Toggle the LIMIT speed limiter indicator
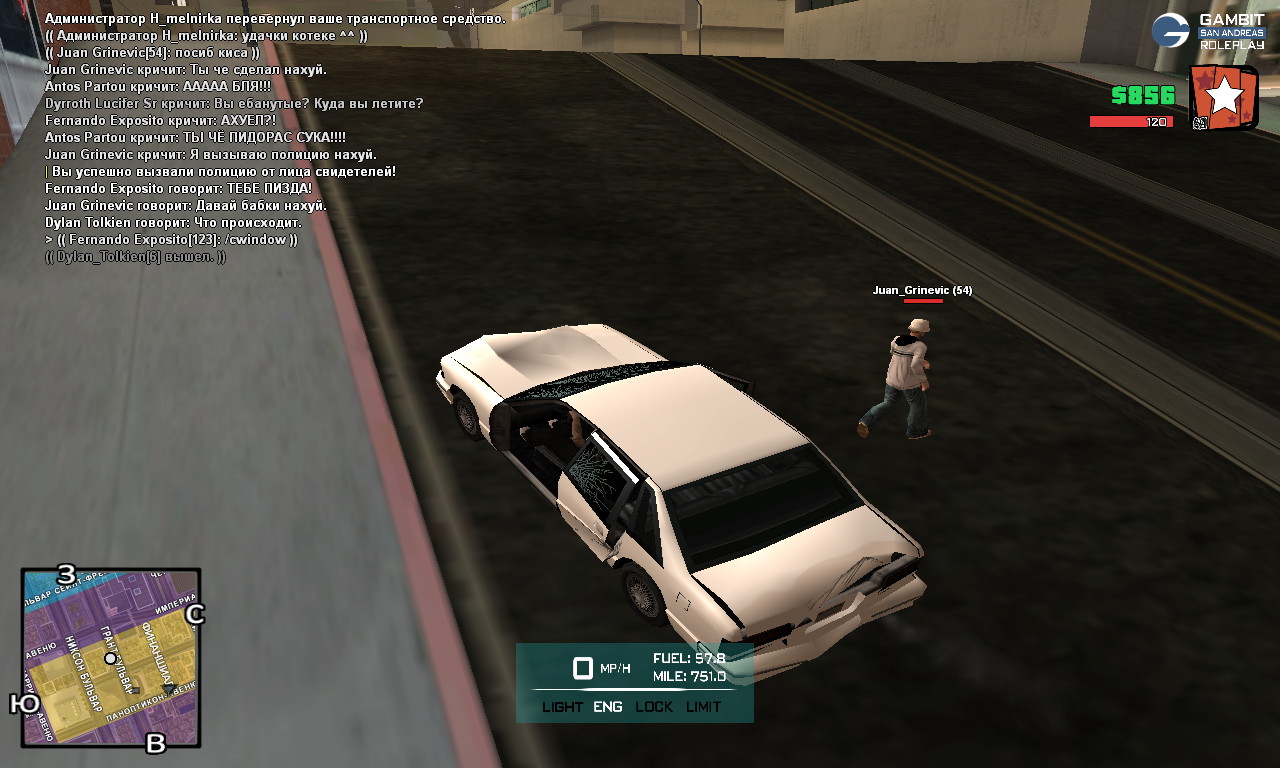The width and height of the screenshot is (1280, 768). point(703,707)
